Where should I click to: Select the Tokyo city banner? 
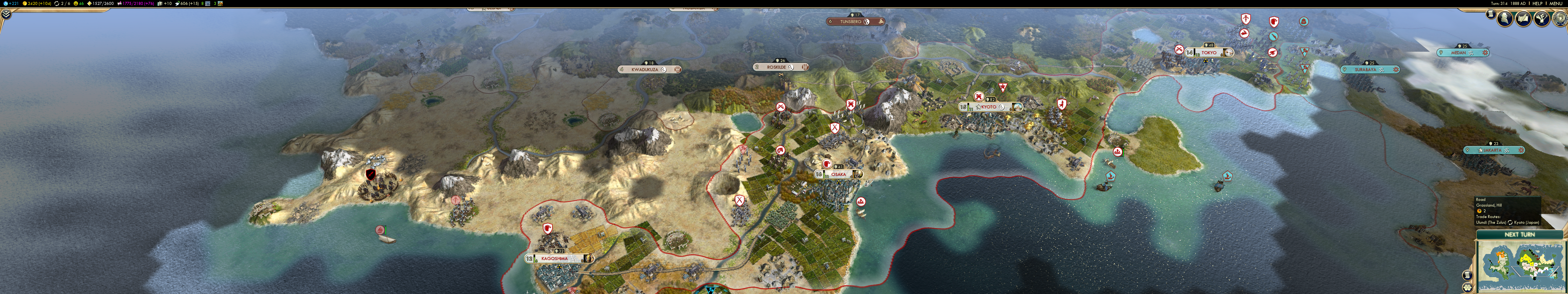1209,52
